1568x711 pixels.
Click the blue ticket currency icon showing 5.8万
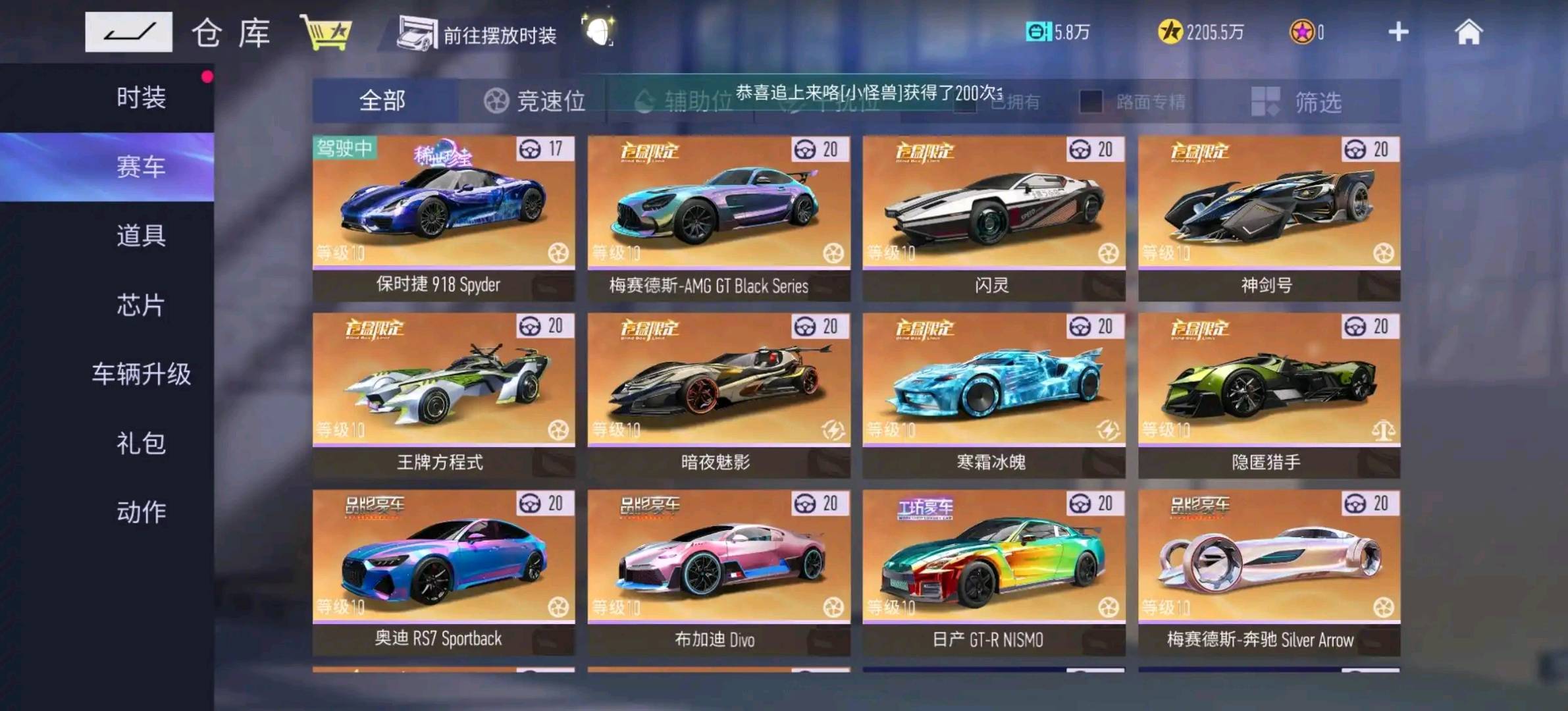pyautogui.click(x=1039, y=32)
